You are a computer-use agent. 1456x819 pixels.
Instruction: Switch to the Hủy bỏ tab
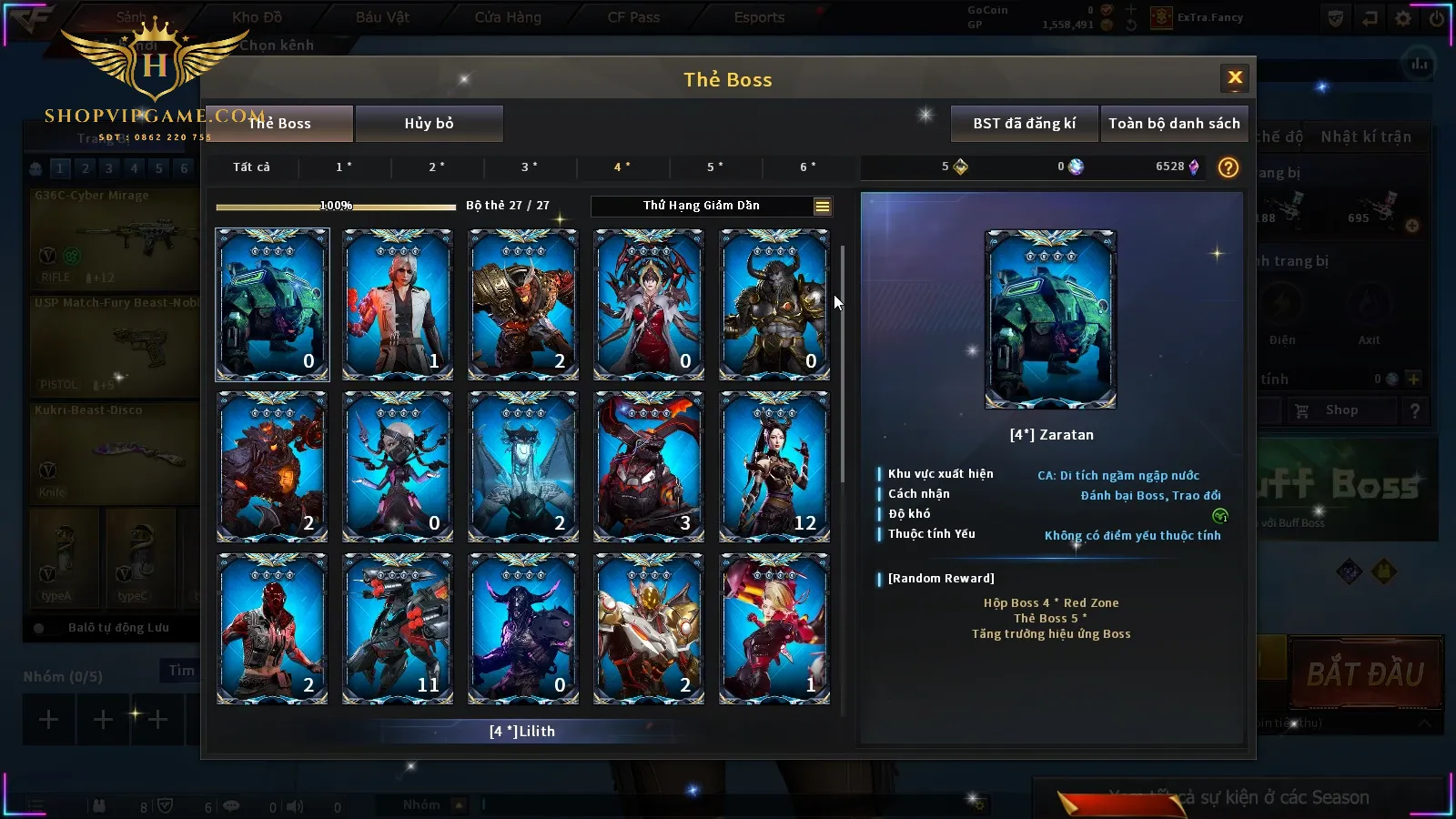tap(429, 124)
